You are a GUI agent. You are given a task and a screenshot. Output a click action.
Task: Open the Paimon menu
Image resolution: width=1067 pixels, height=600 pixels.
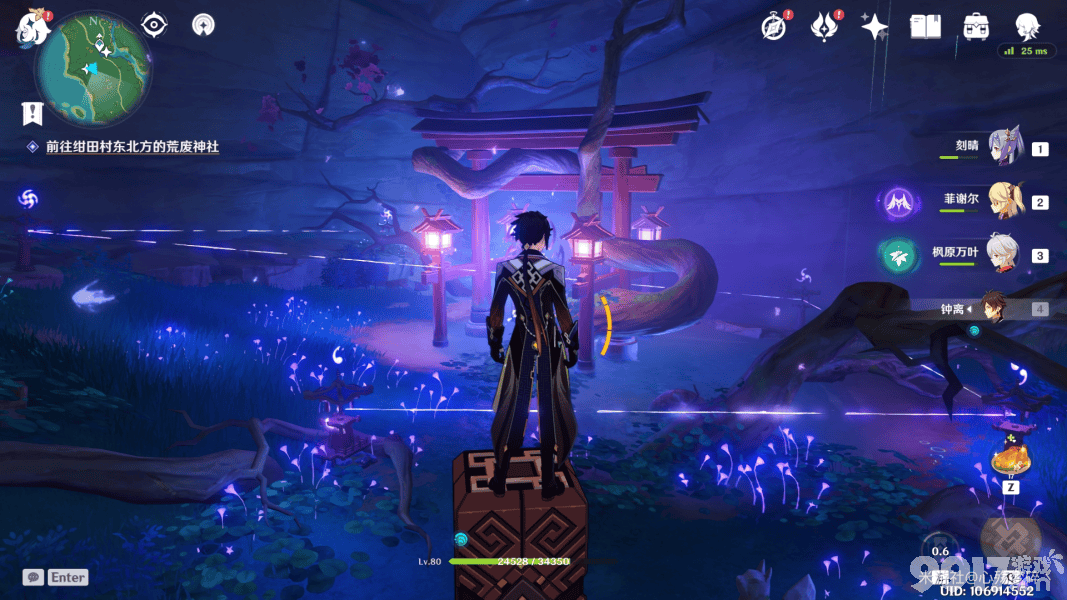[33, 27]
